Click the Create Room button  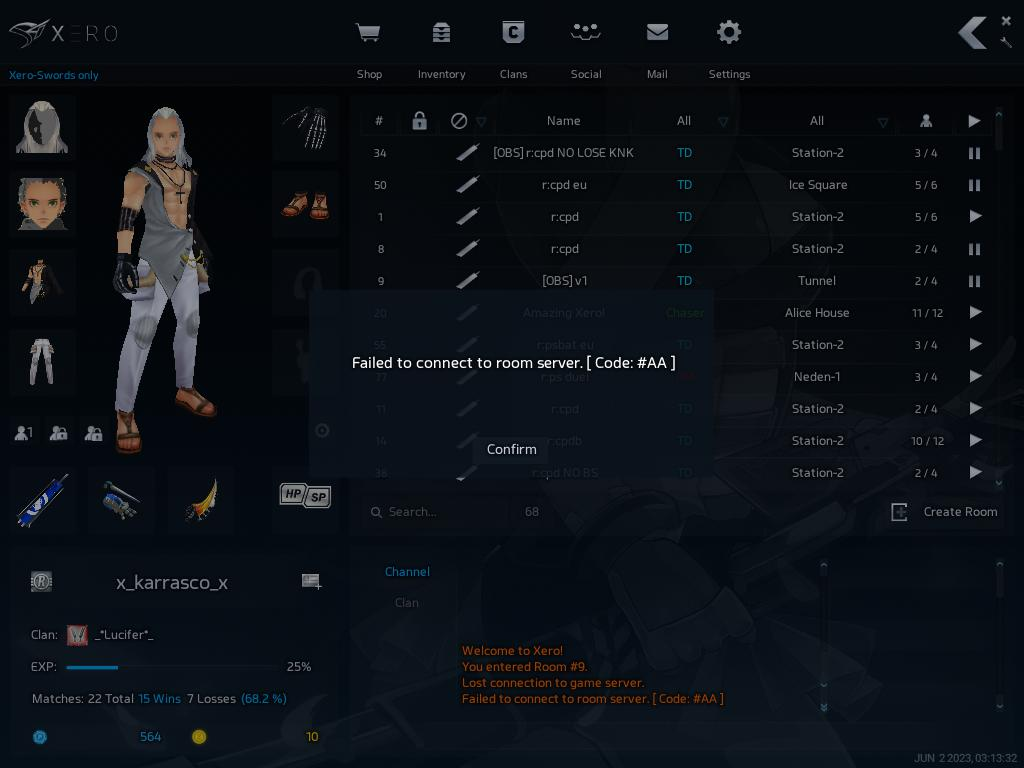[x=945, y=512]
